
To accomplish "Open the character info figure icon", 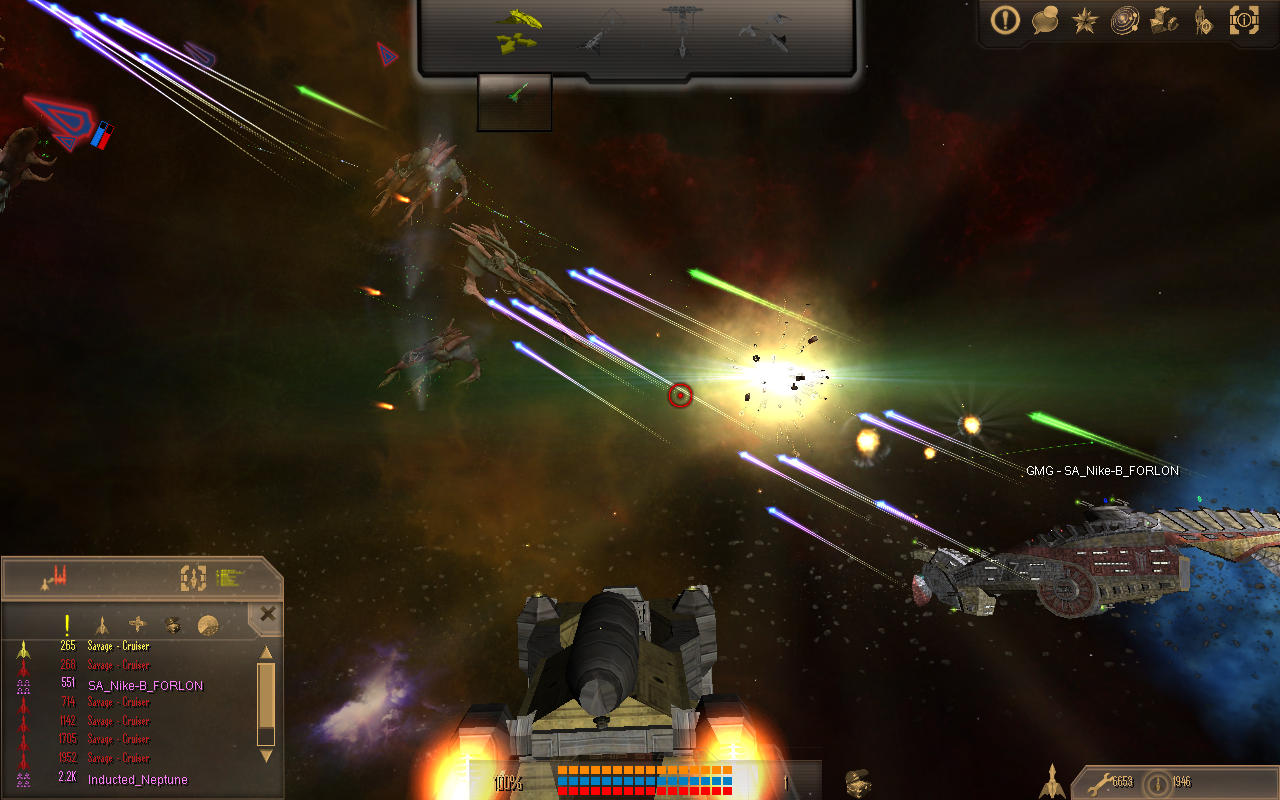I will tap(1203, 20).
